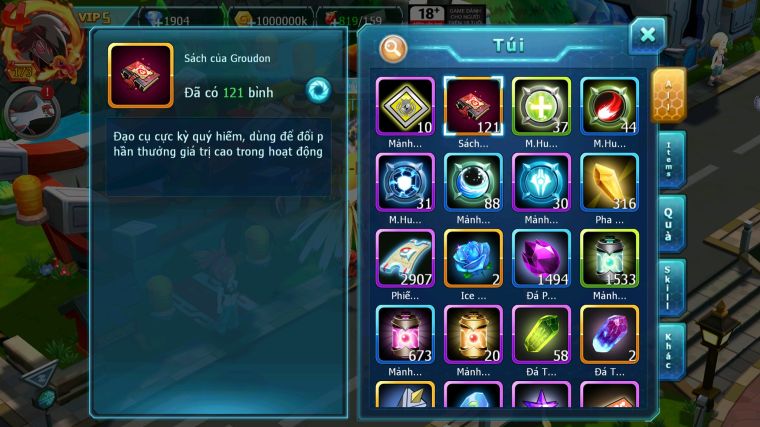The height and width of the screenshot is (427, 760).
Task: Show the Khác tab
Action: [x=669, y=350]
